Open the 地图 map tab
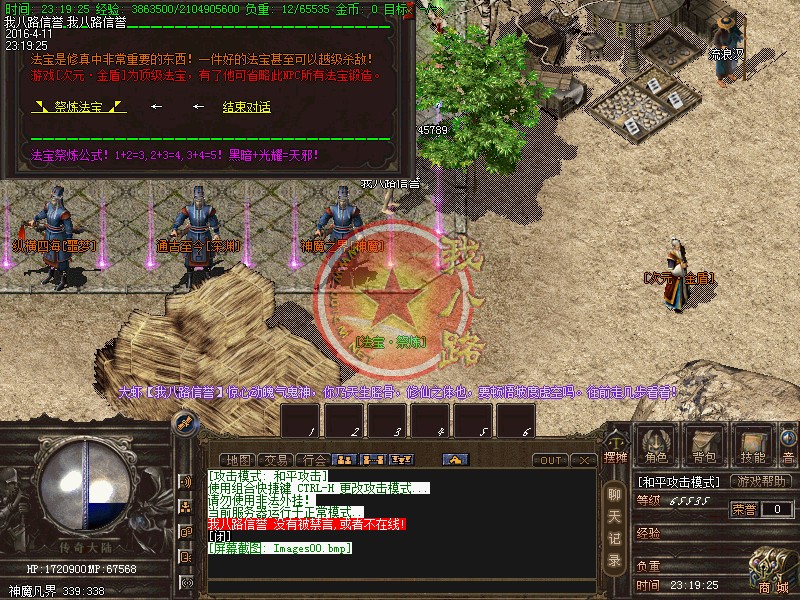 tap(240, 460)
